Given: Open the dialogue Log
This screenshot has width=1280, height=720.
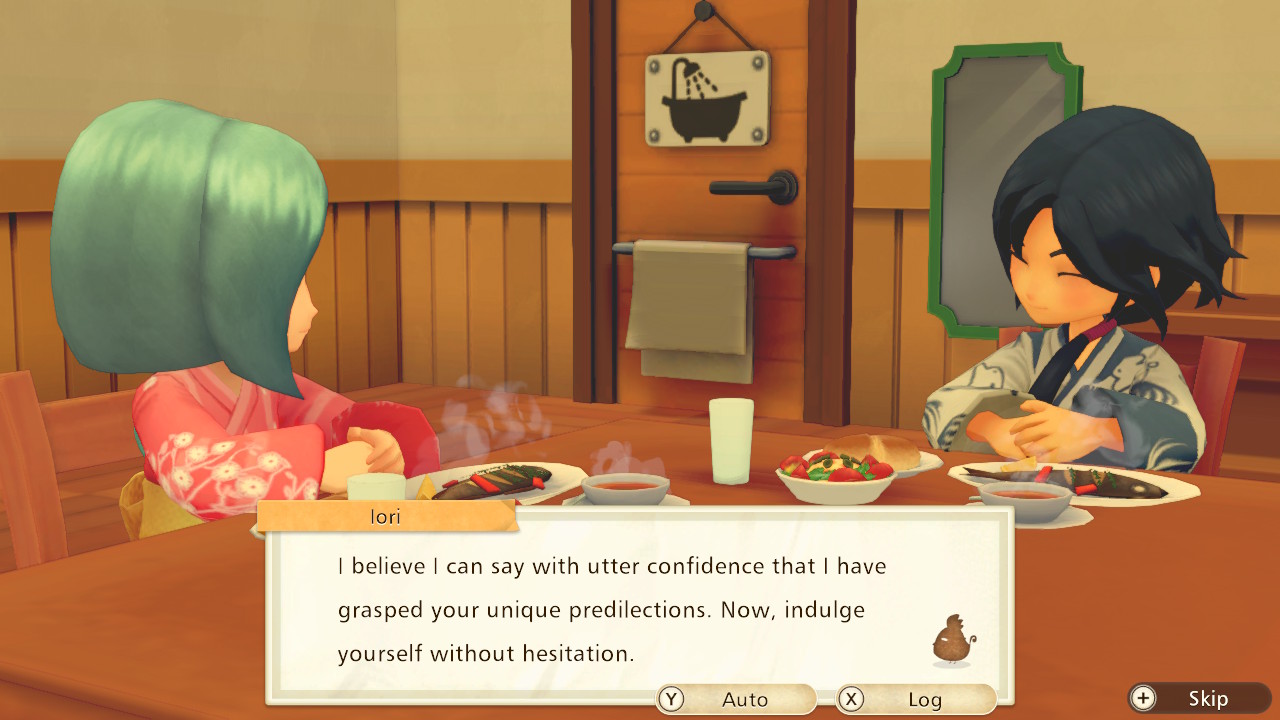Looking at the screenshot, I should 916,699.
